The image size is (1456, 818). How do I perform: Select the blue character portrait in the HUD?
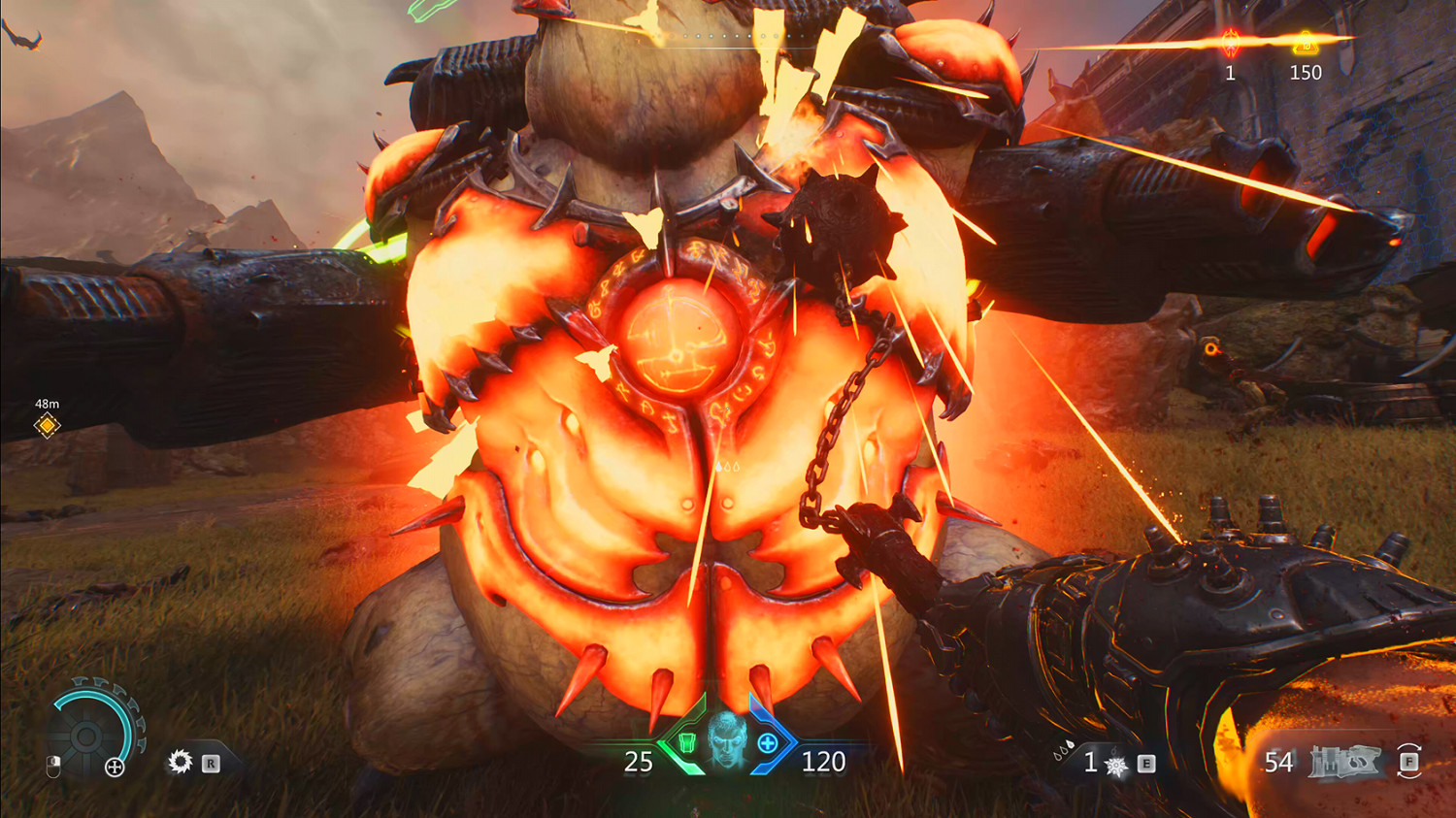[728, 744]
